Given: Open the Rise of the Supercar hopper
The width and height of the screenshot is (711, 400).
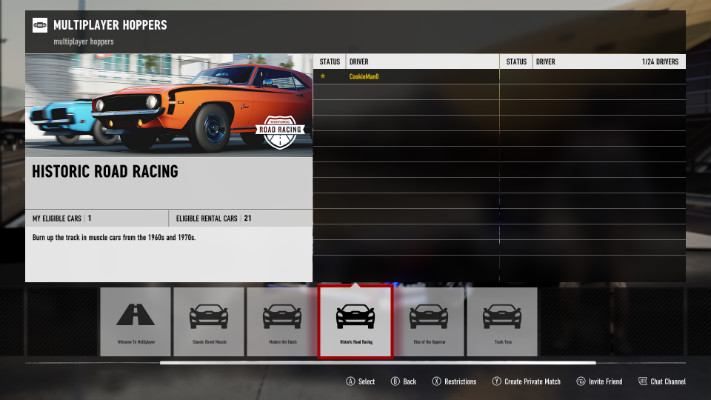Looking at the screenshot, I should (428, 322).
